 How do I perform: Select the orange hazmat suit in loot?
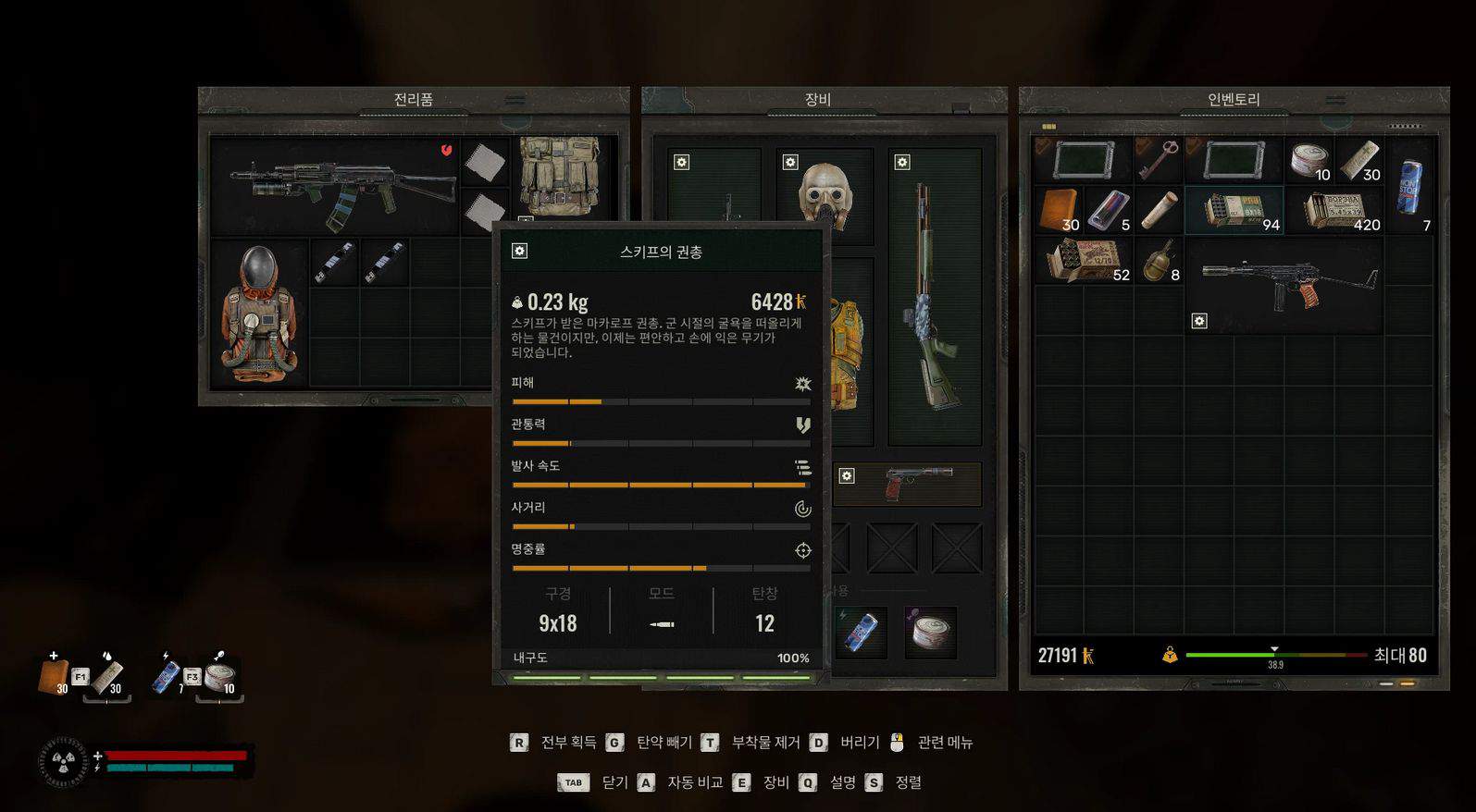(259, 313)
